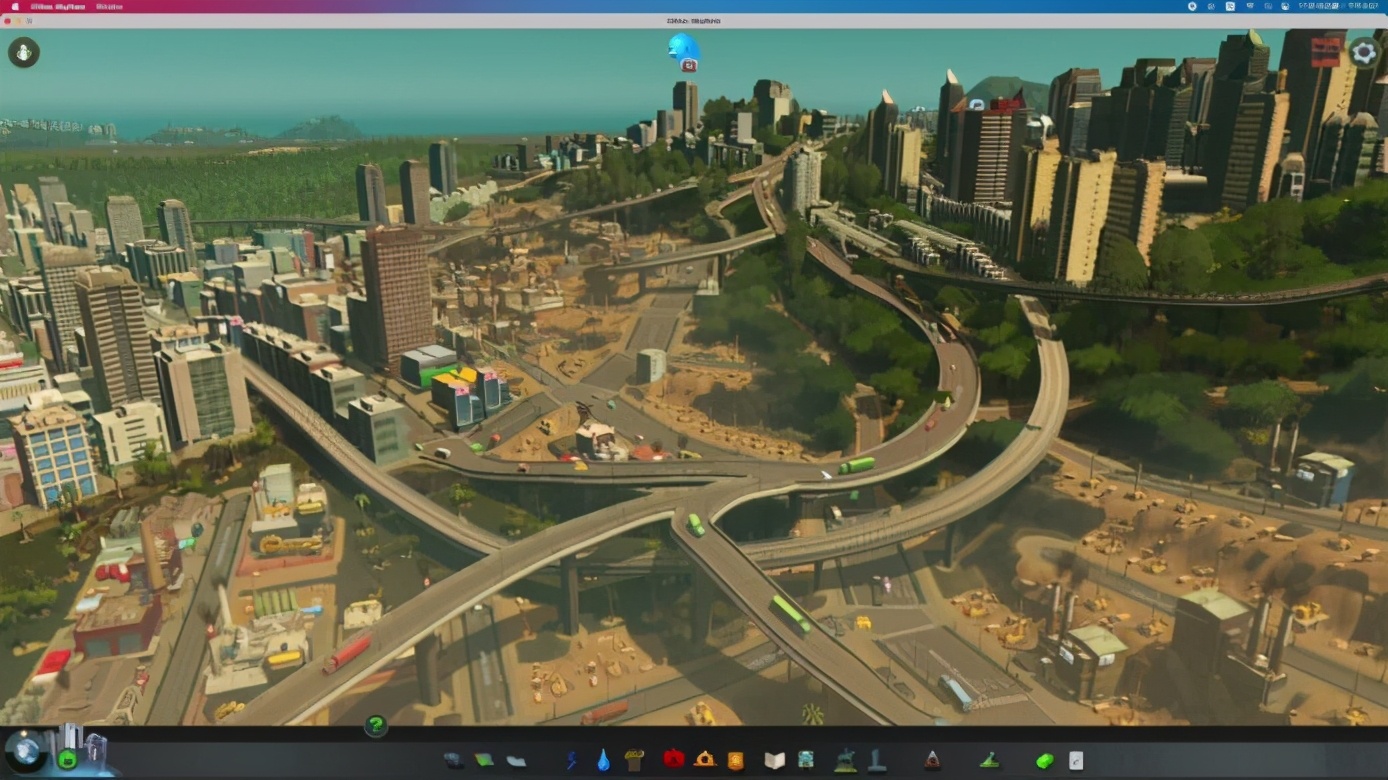Close the window with red title-bar button
This screenshot has height=780, width=1388.
coord(8,20)
